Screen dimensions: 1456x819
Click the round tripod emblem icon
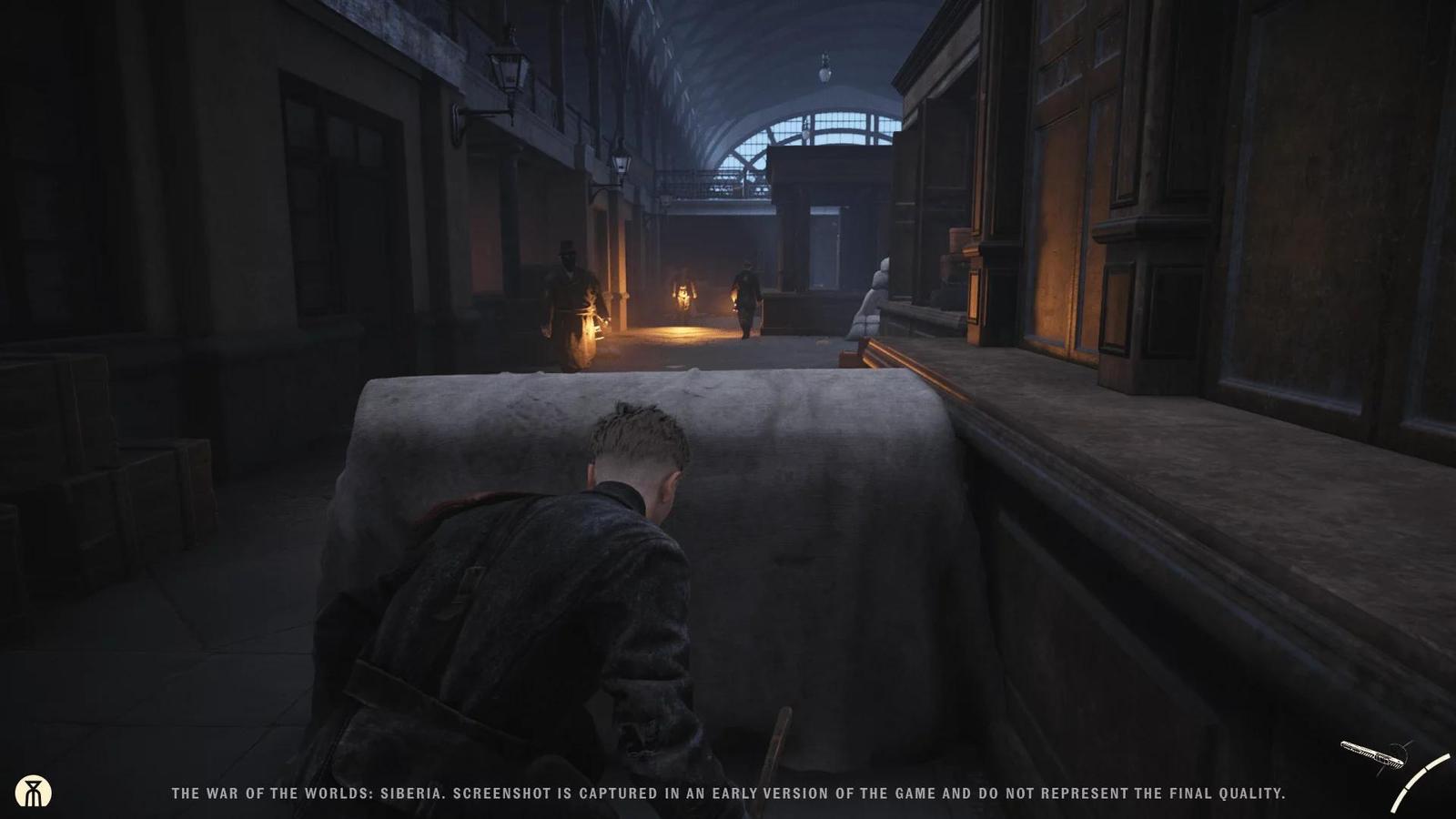34,793
